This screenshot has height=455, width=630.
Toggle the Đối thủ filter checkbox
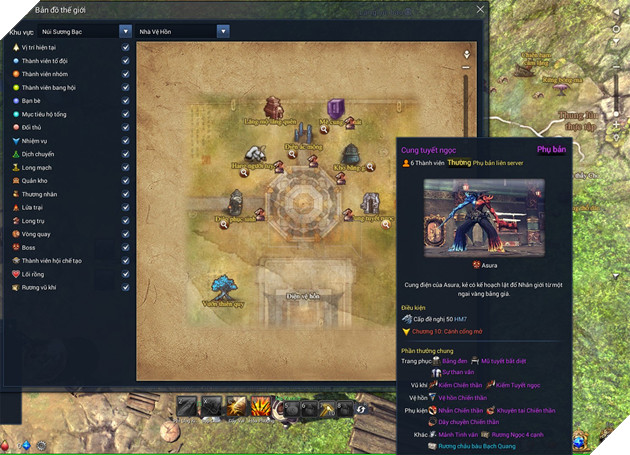coord(125,128)
